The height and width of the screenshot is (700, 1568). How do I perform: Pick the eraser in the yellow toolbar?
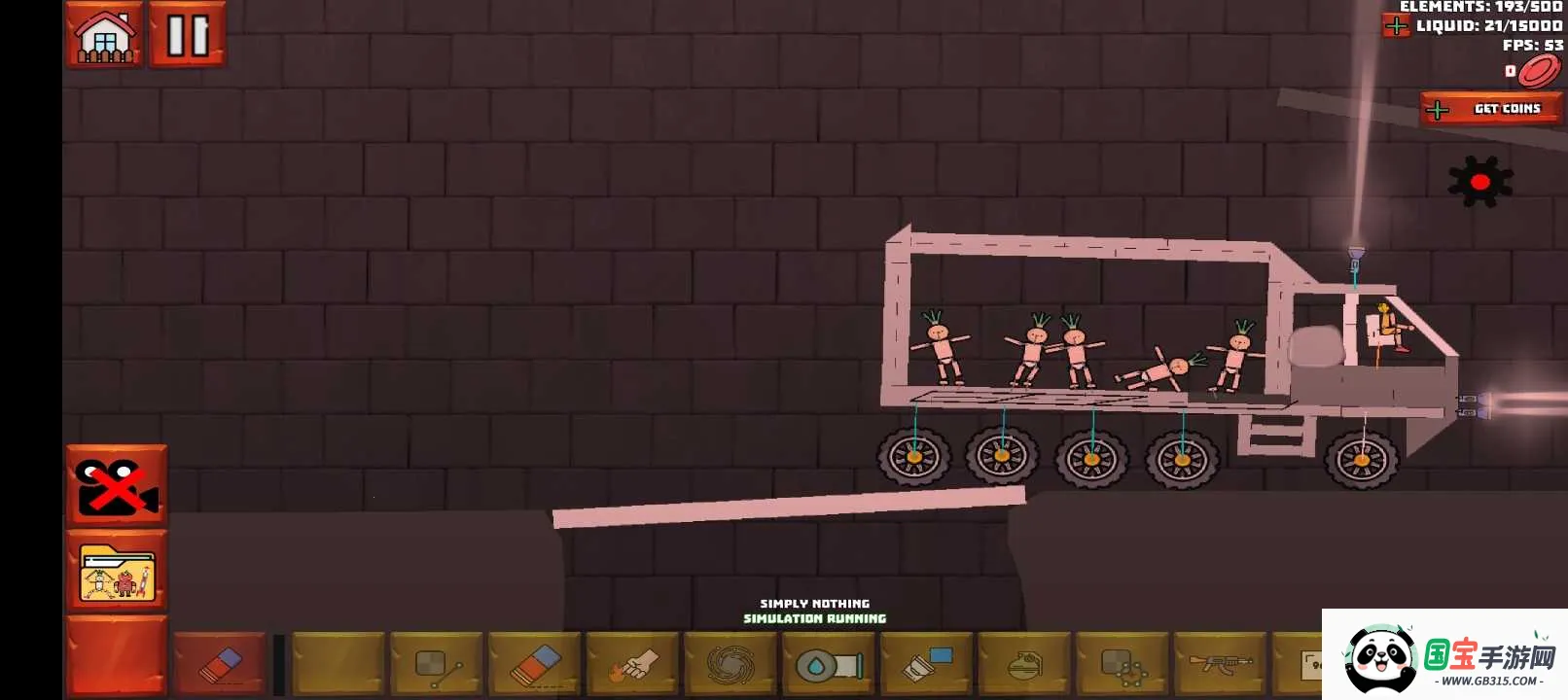pyautogui.click(x=534, y=665)
